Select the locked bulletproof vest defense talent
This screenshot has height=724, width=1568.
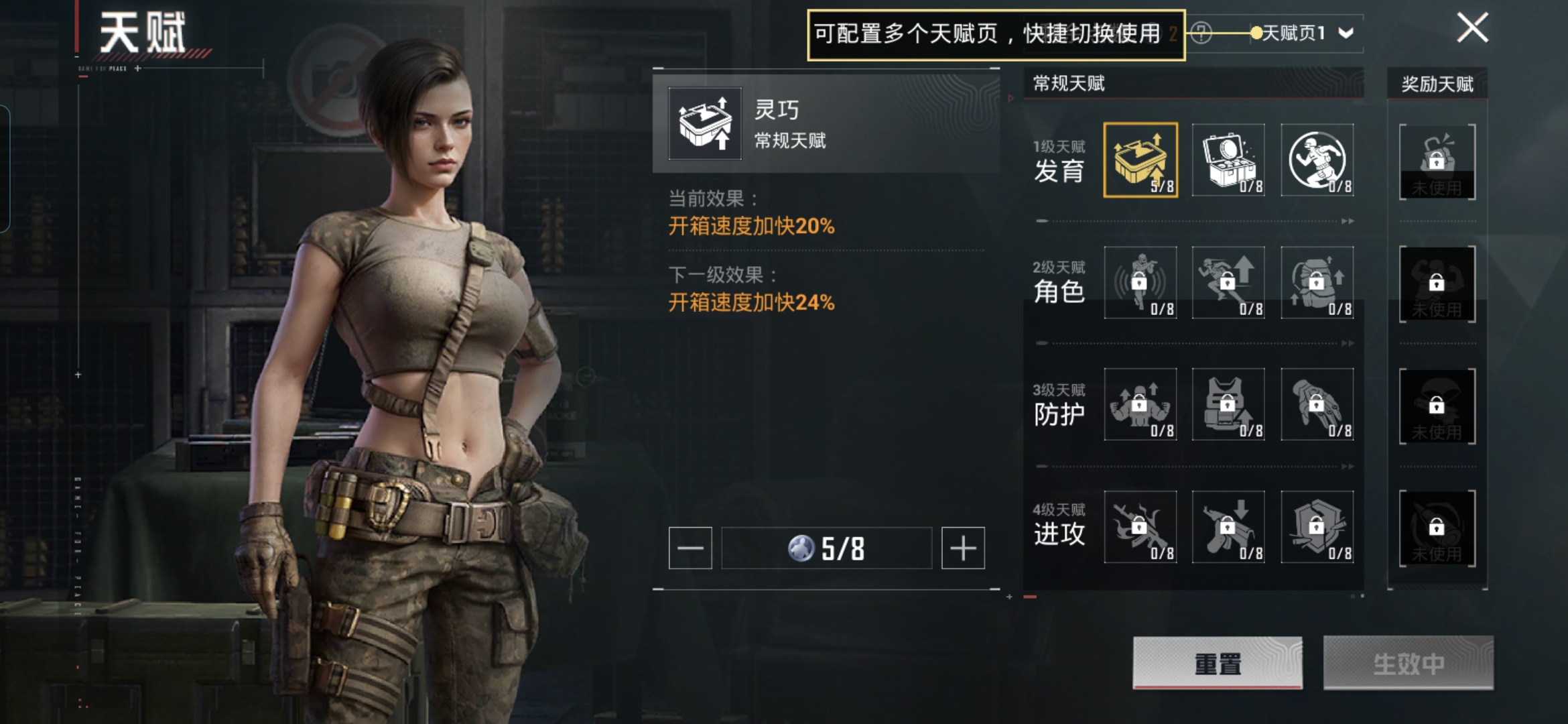click(x=1228, y=404)
